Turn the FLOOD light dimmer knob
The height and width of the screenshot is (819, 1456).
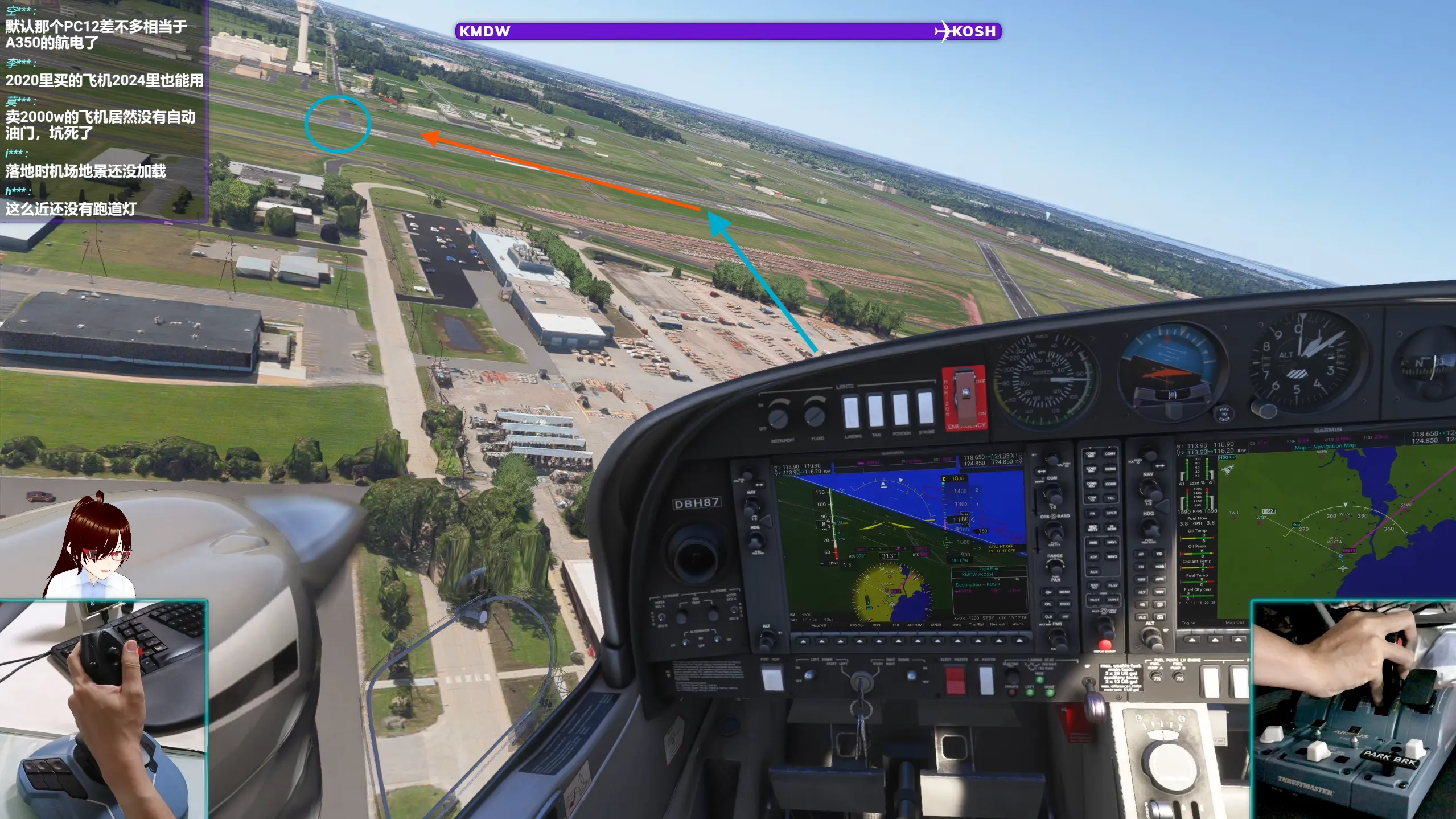click(x=814, y=416)
